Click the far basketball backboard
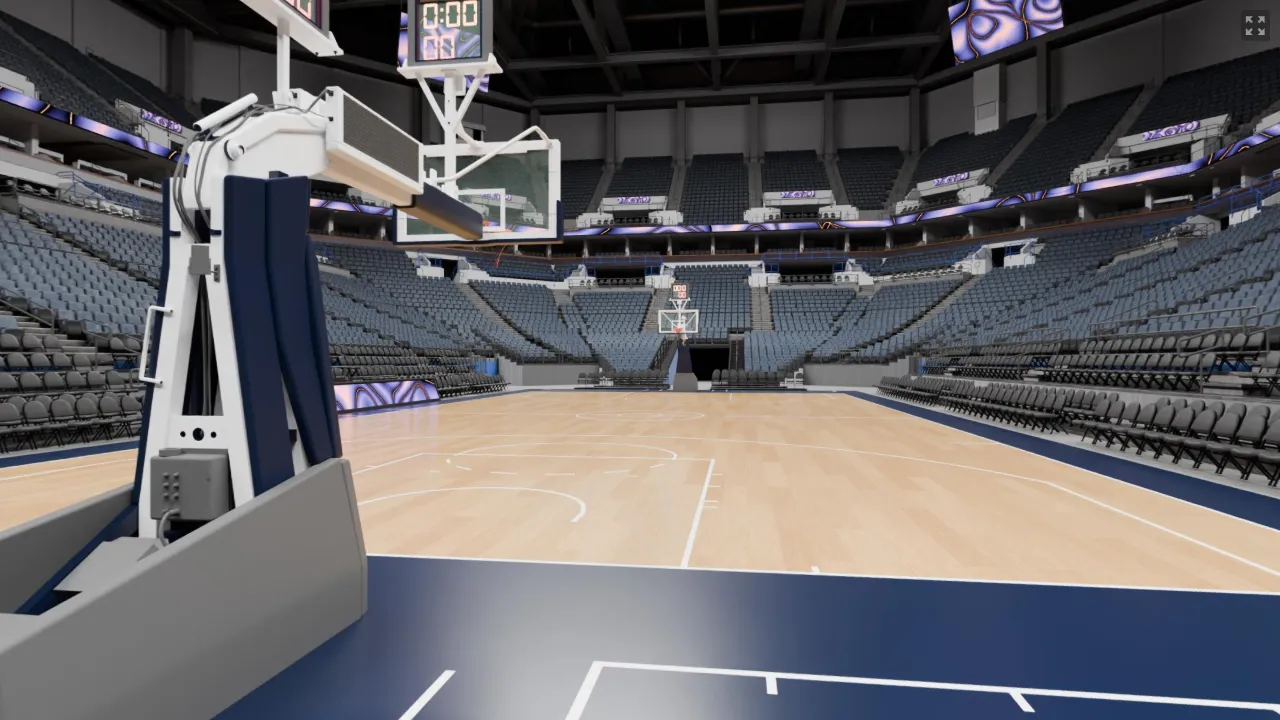The width and height of the screenshot is (1280, 720). 678,322
